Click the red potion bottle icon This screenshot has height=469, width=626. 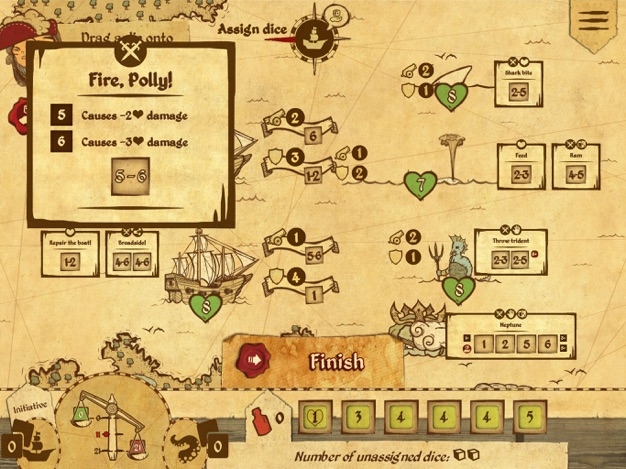(260, 417)
